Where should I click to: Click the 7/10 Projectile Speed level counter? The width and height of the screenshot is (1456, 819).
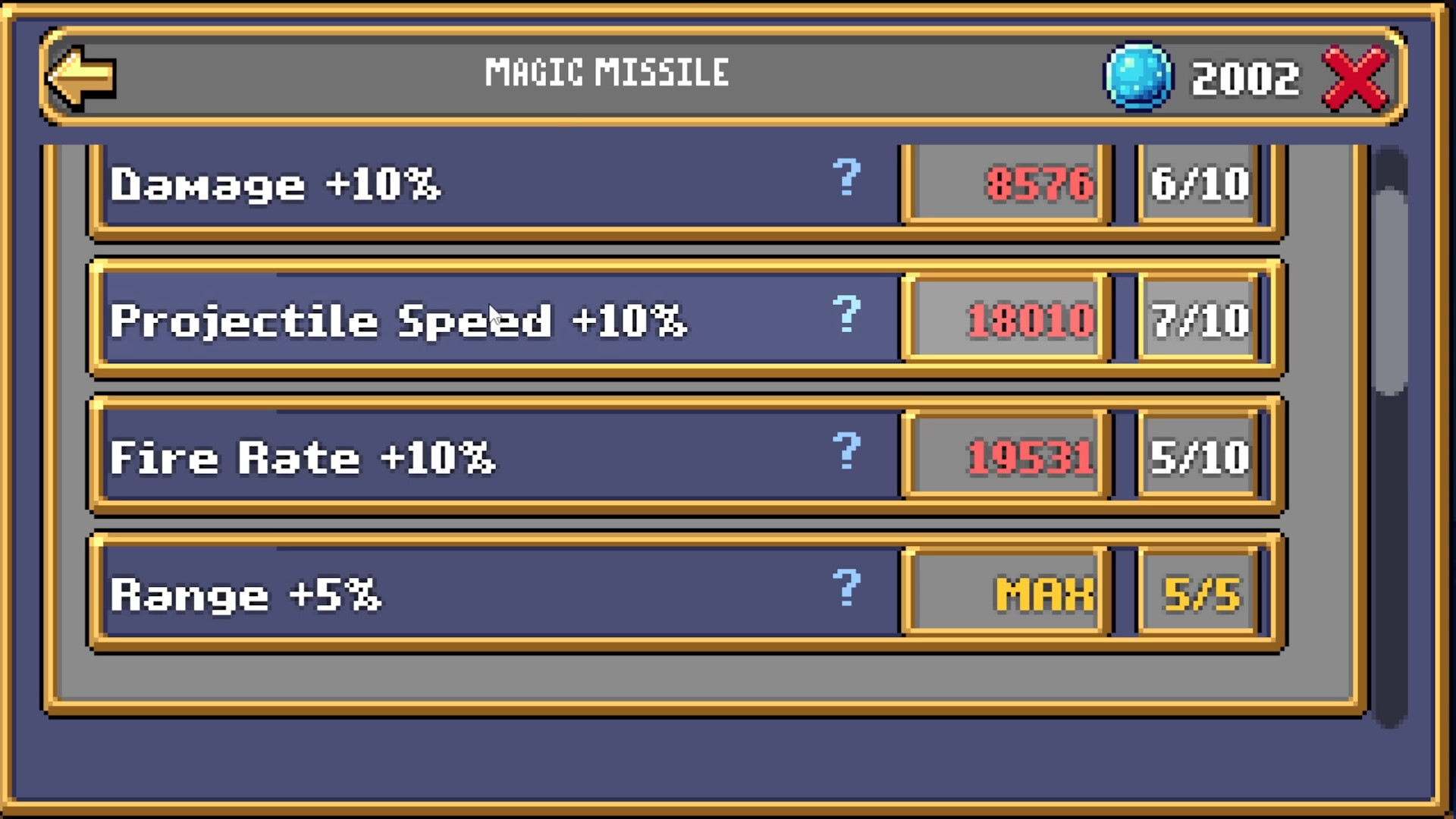pos(1198,319)
